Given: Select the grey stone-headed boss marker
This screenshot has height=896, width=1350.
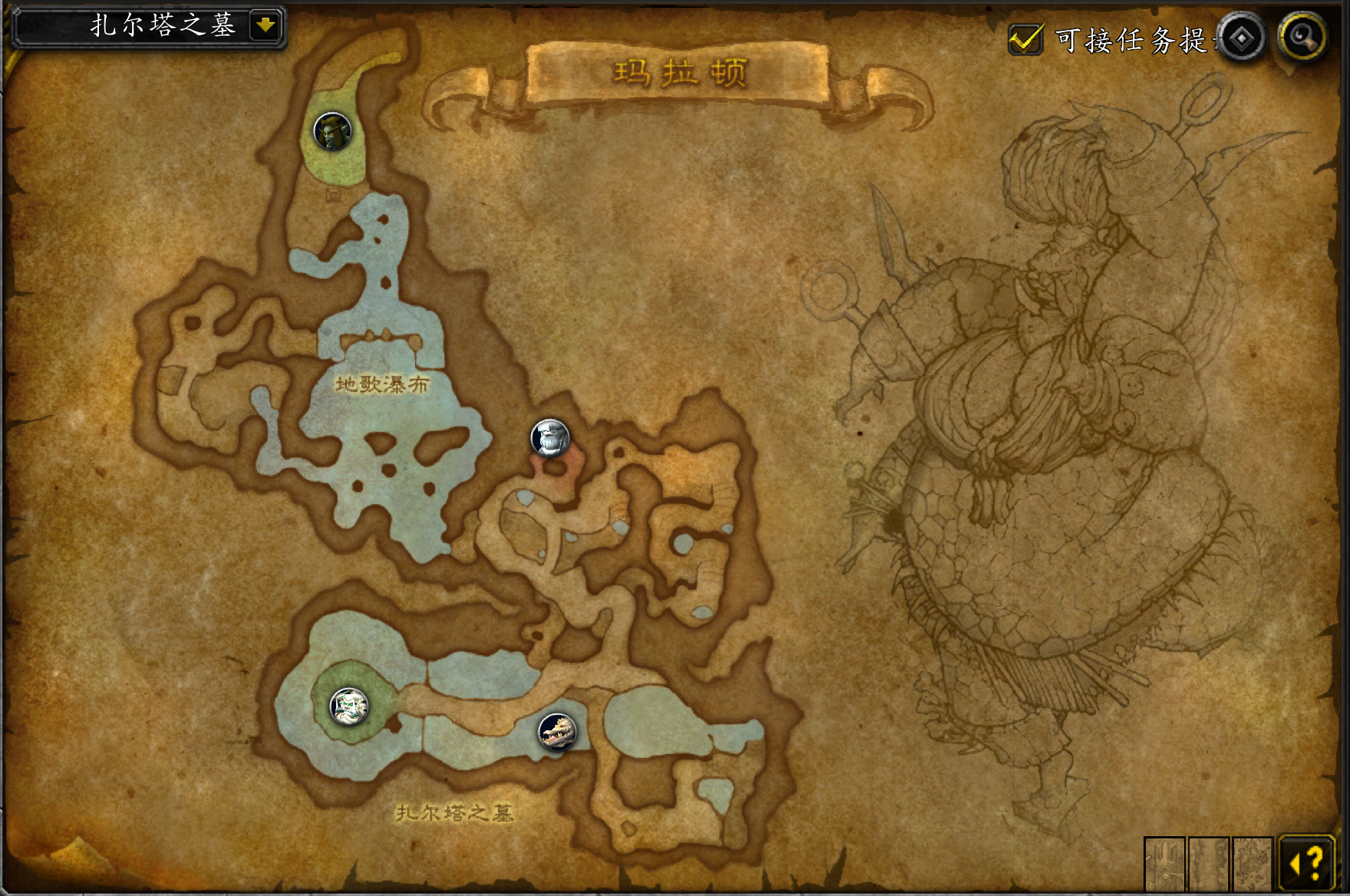Looking at the screenshot, I should [x=550, y=438].
